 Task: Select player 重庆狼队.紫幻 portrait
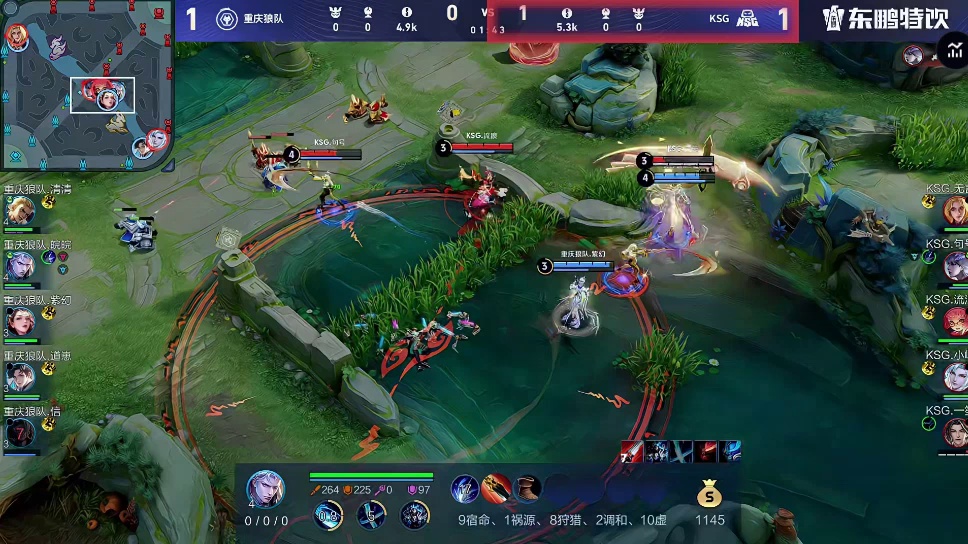[20, 321]
